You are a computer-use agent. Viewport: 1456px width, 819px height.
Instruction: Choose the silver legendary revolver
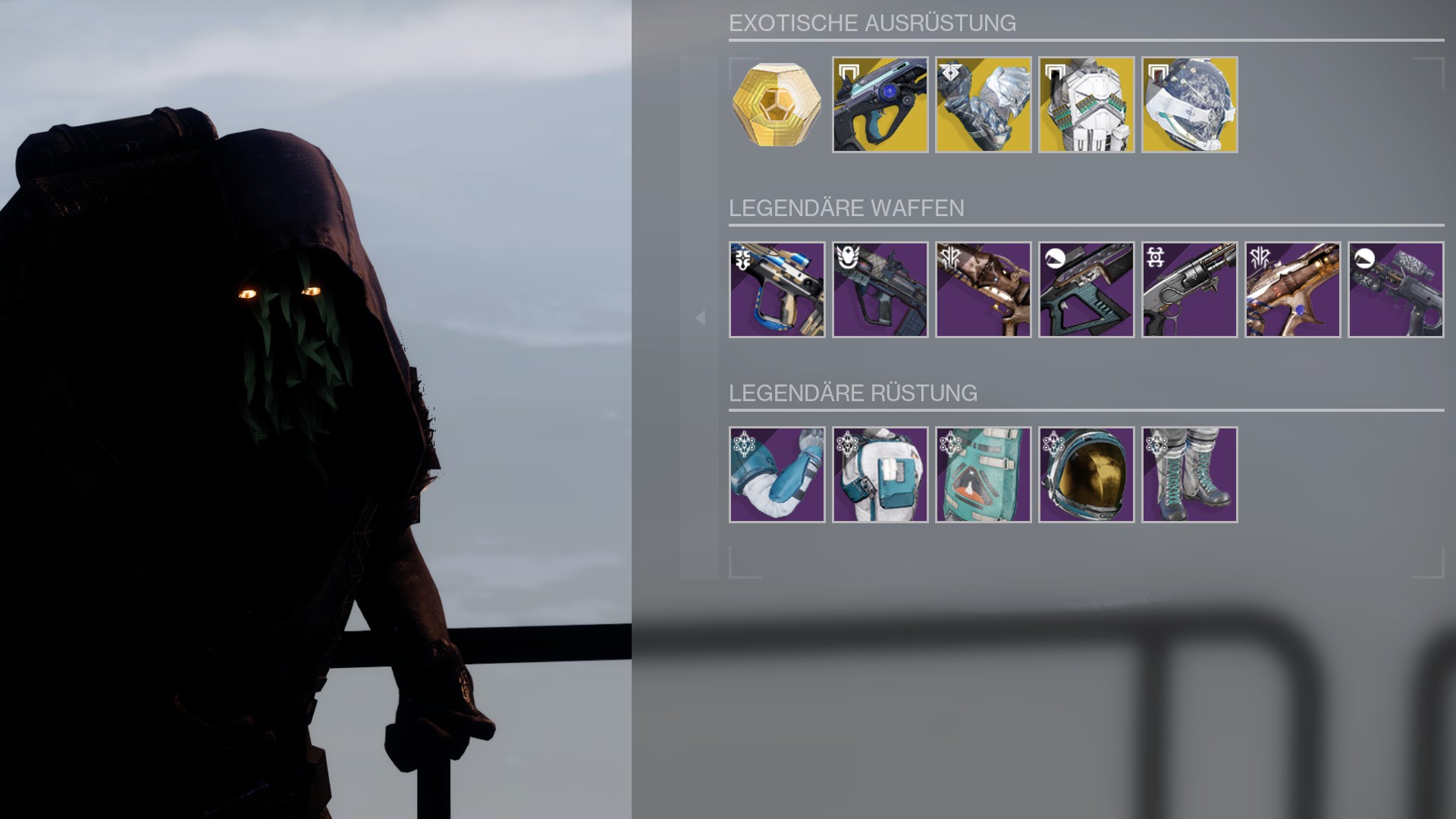pyautogui.click(x=1189, y=290)
